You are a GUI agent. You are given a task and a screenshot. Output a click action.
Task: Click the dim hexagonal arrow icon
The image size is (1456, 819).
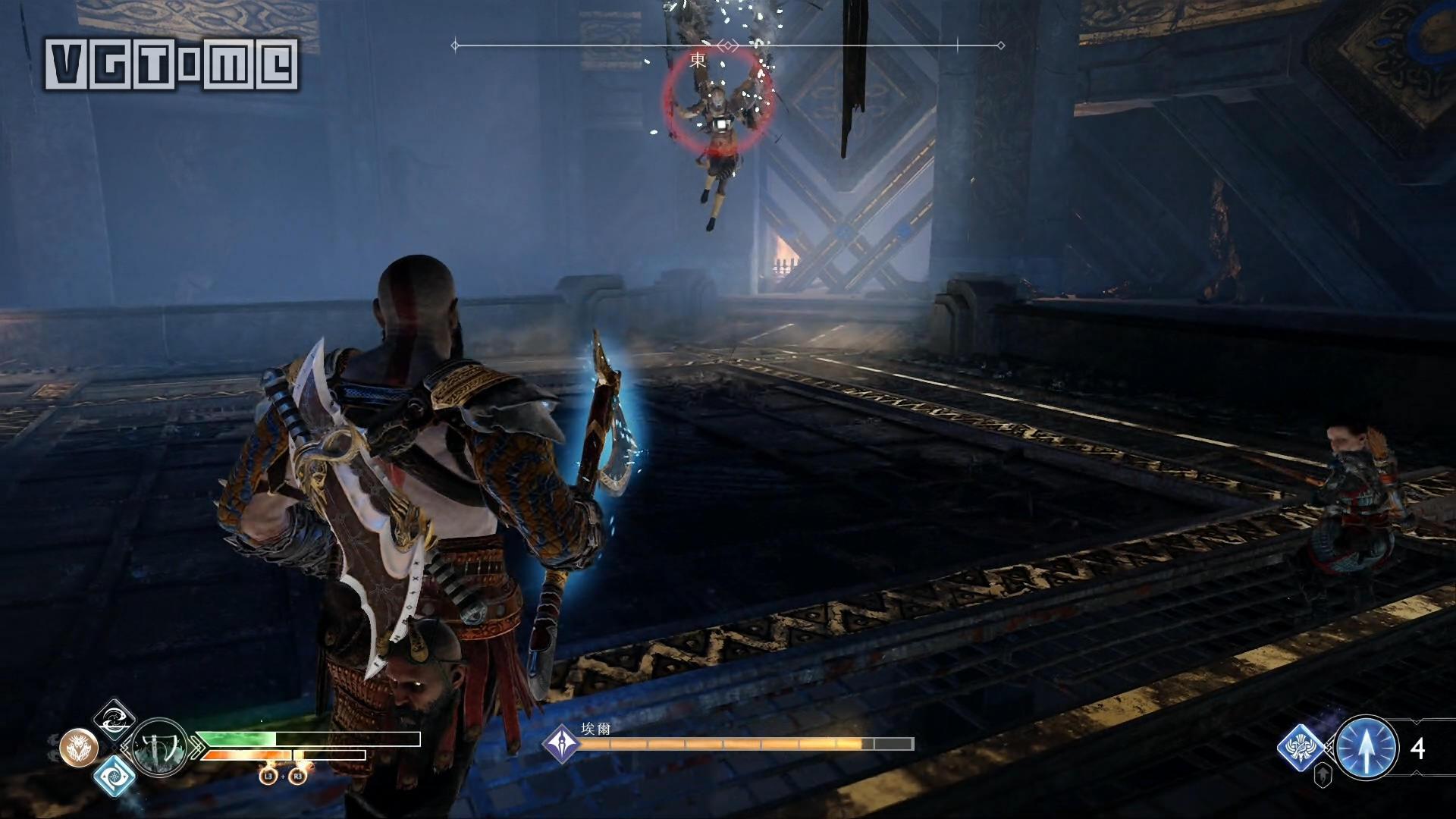tap(1323, 776)
